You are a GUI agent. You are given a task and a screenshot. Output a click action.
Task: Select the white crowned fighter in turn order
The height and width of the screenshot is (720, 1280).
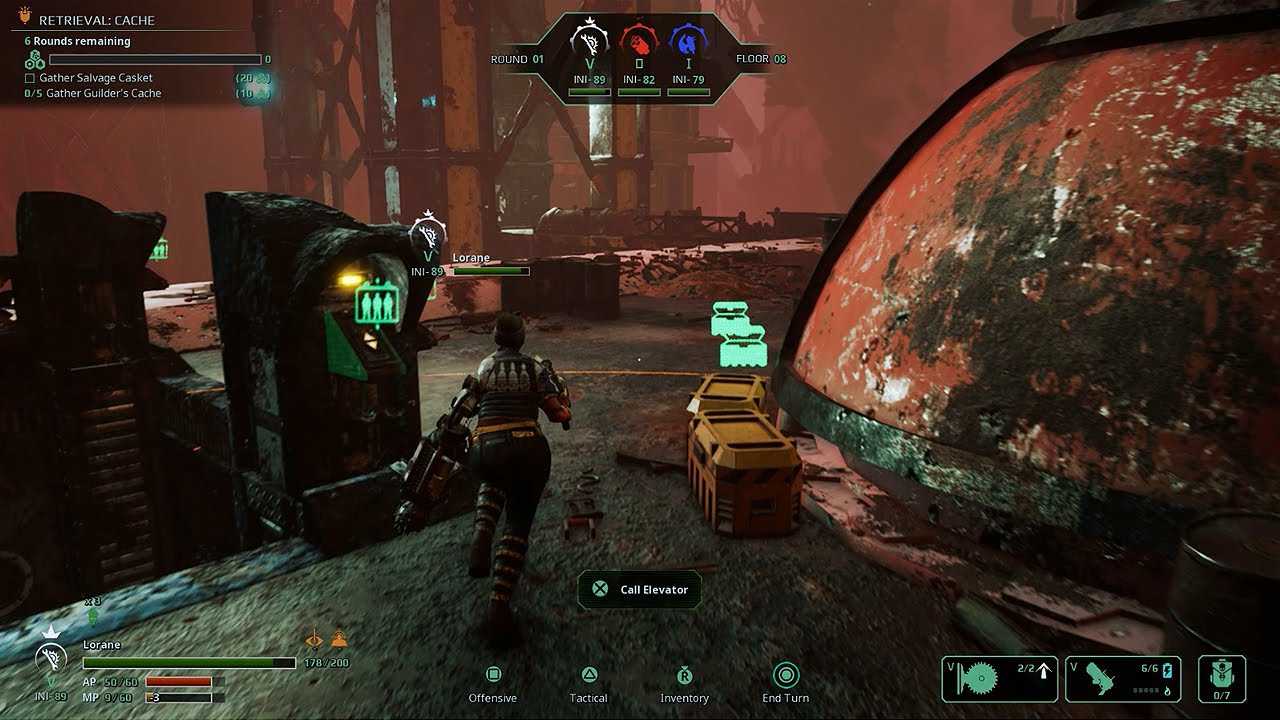tap(590, 43)
